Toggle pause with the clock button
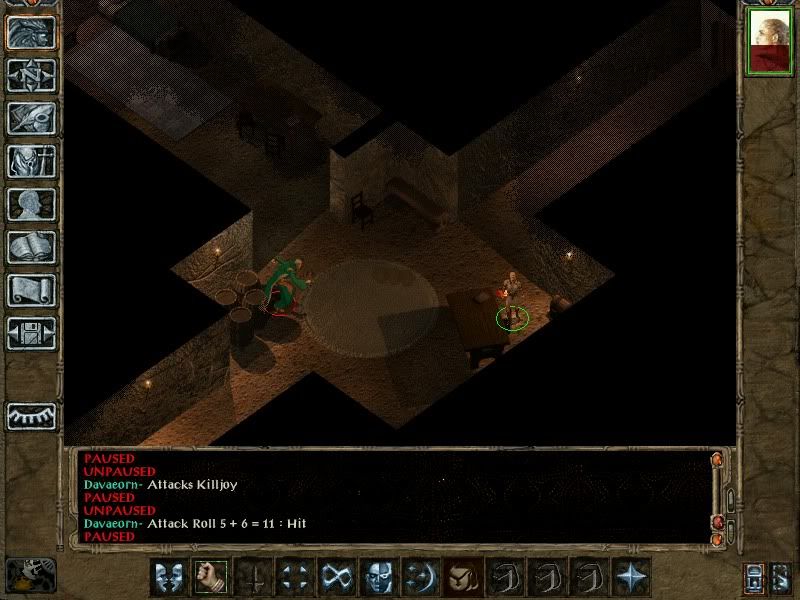Viewport: 800px width, 600px height. coord(30,574)
